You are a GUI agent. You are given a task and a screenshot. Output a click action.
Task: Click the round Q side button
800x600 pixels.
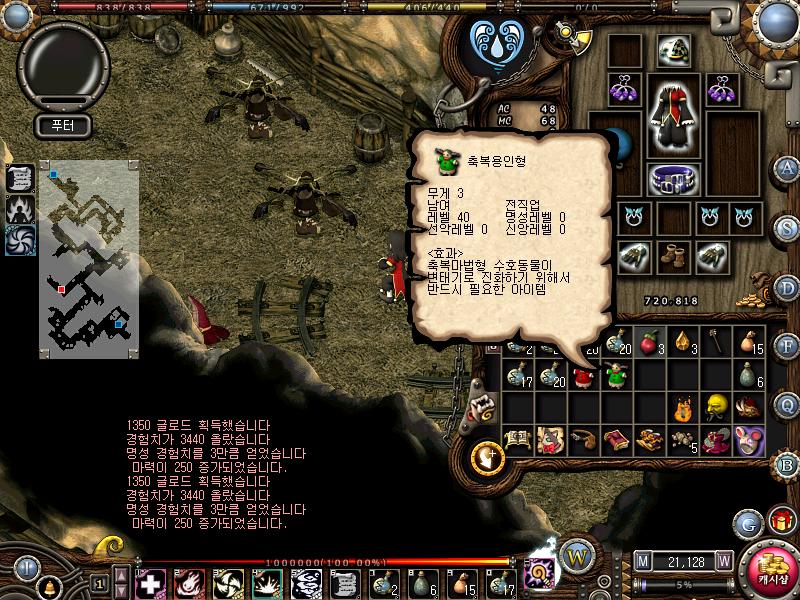click(787, 404)
